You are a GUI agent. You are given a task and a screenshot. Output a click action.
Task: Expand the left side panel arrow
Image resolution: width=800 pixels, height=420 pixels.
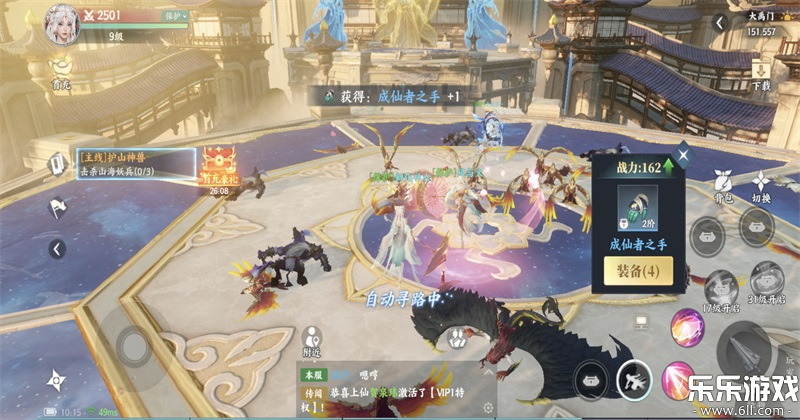point(57,249)
